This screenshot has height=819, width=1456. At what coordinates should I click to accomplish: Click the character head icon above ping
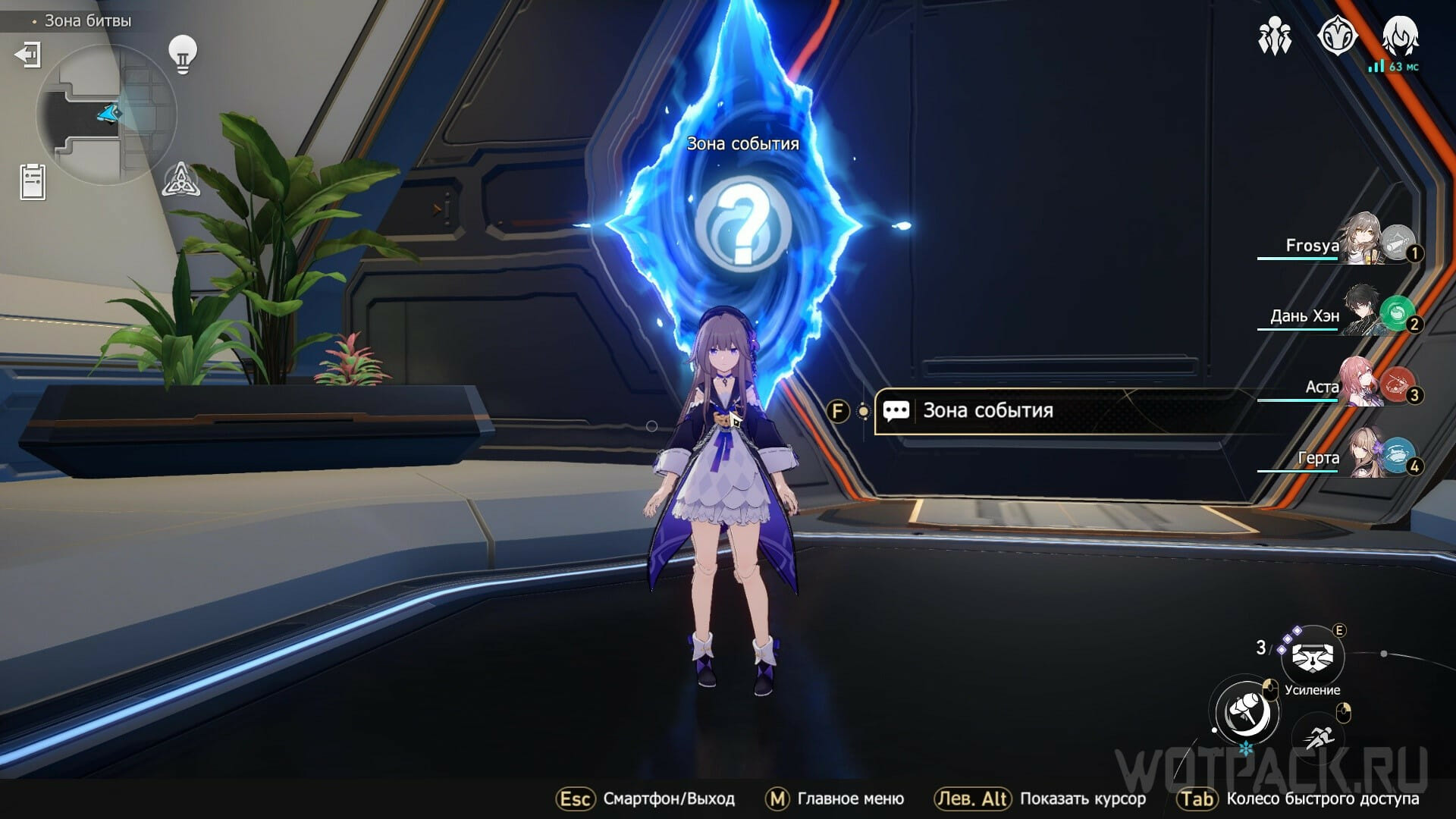(x=1399, y=35)
